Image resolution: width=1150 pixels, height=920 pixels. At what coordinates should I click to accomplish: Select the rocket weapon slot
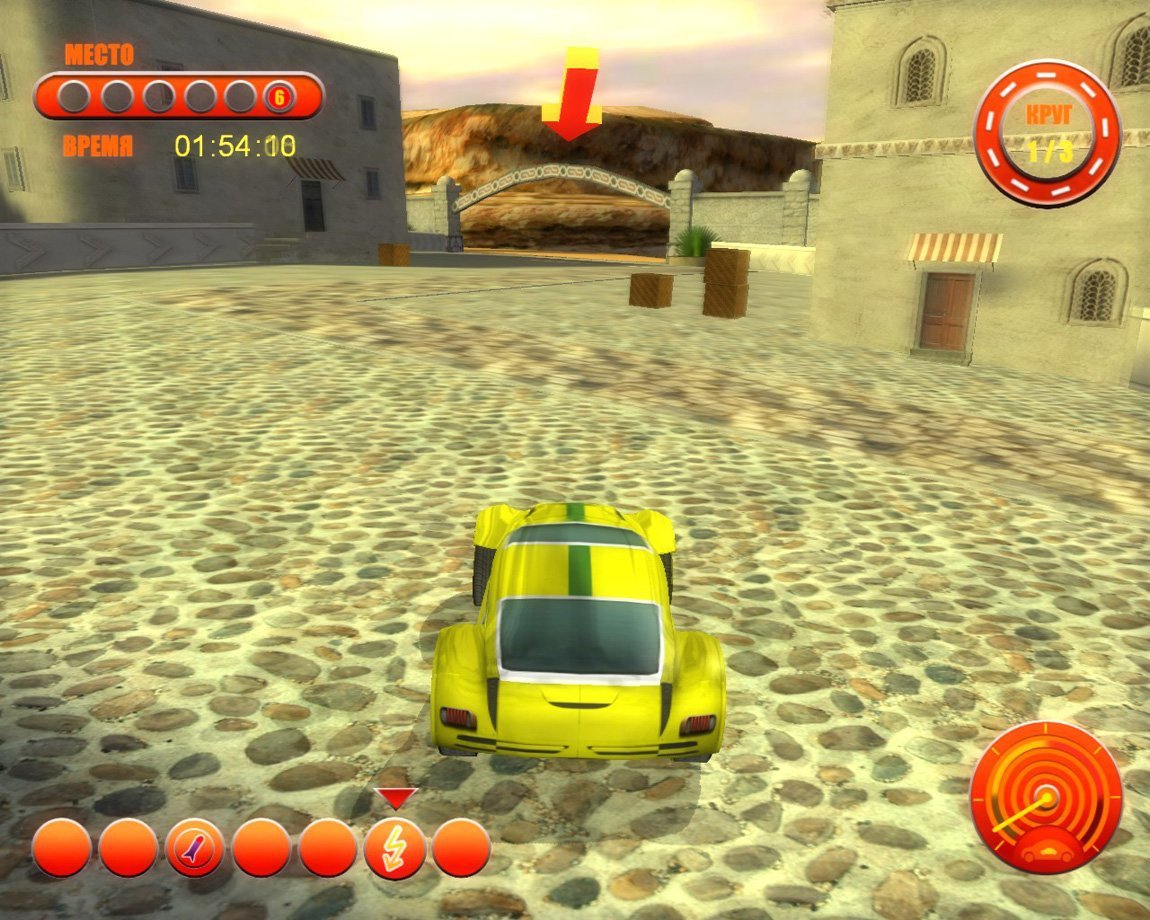(194, 848)
